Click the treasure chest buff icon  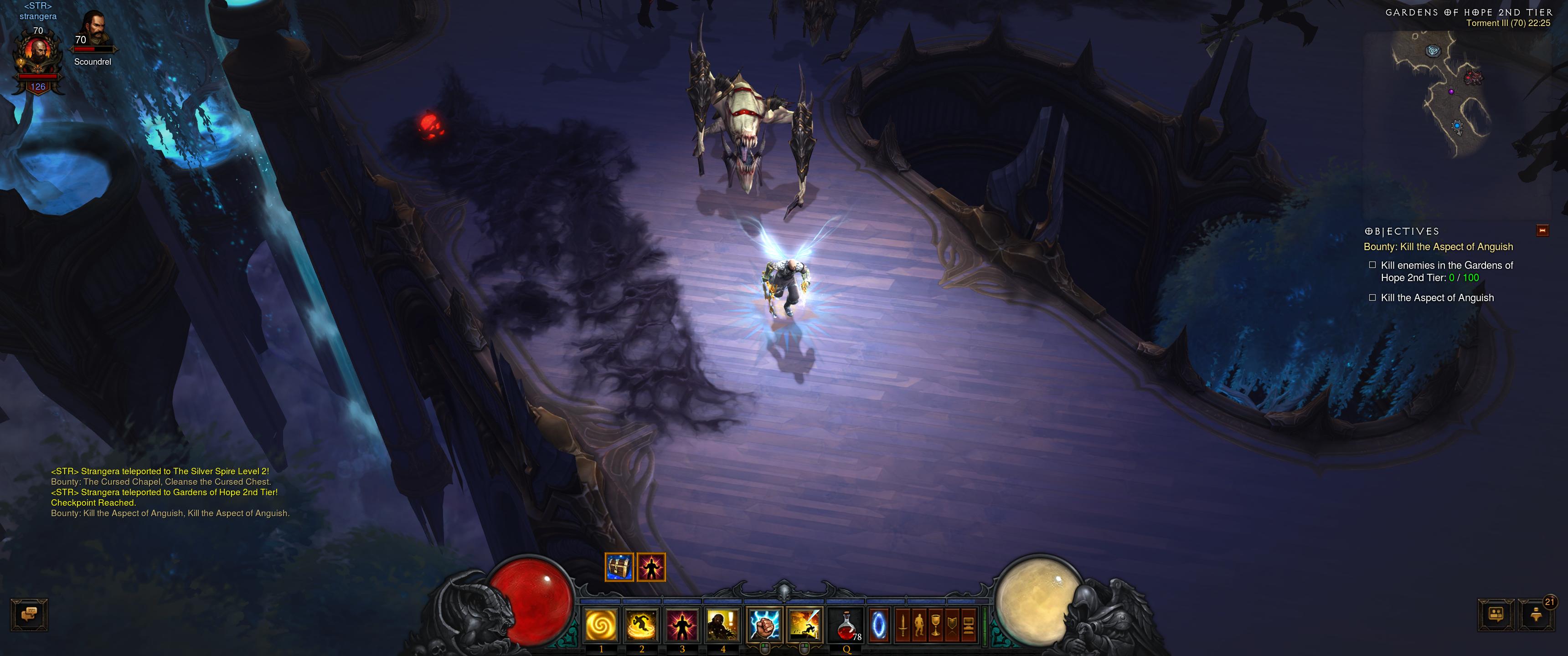619,567
